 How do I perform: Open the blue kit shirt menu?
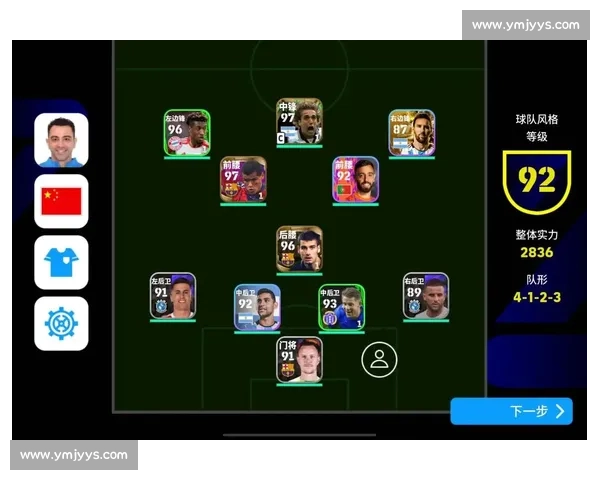(61, 262)
